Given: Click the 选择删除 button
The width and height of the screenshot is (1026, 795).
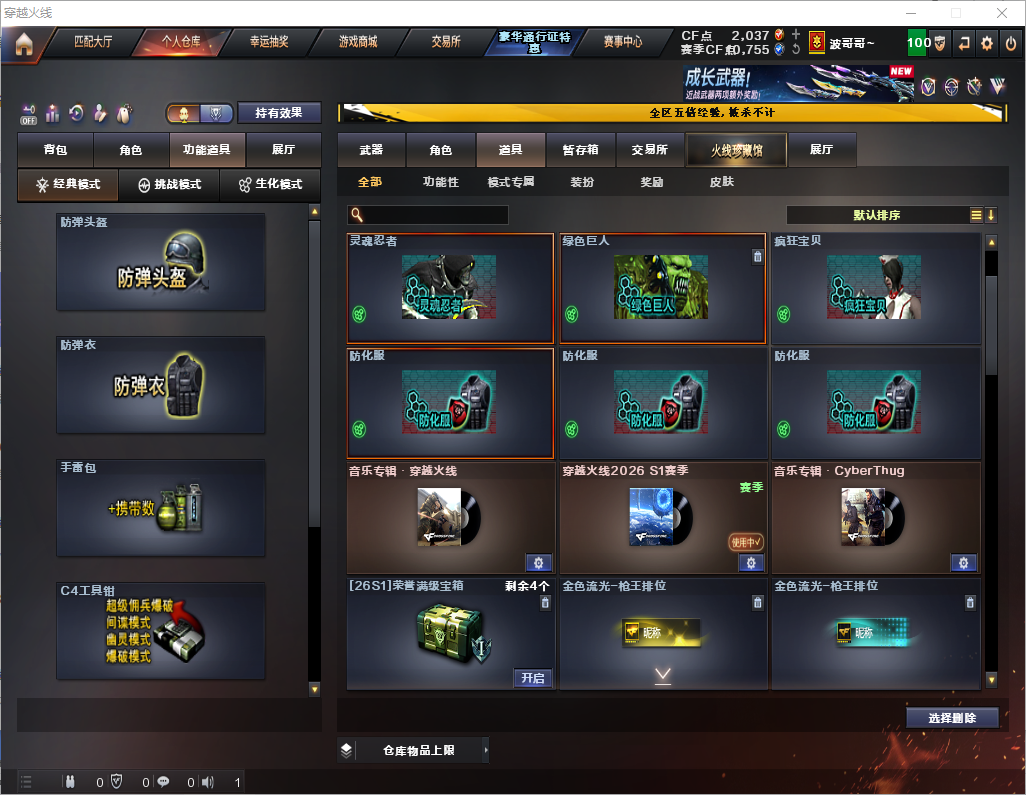Looking at the screenshot, I should click(x=952, y=718).
